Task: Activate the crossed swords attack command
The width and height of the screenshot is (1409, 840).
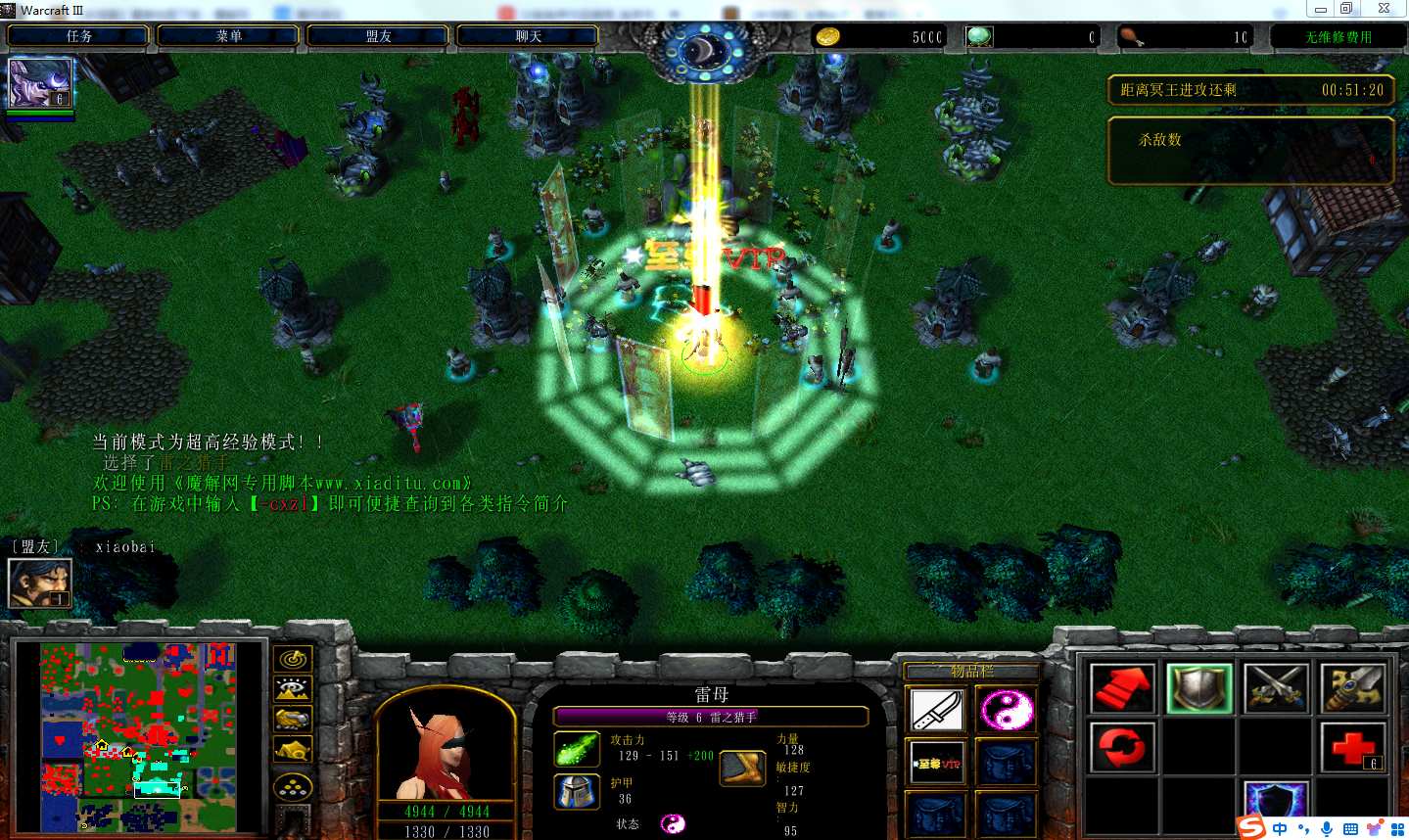Action: point(1276,688)
